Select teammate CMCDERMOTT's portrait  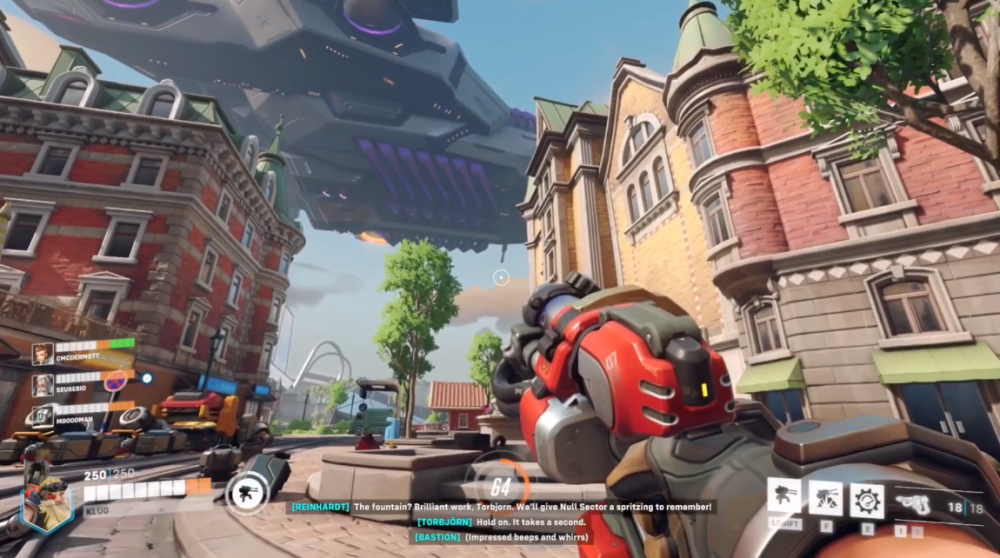(42, 354)
